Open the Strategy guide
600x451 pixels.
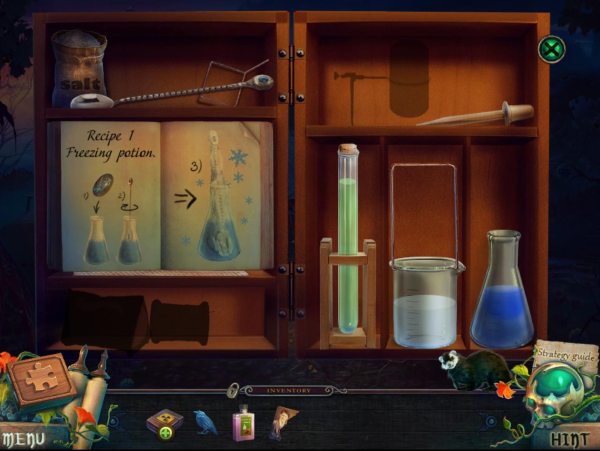(x=565, y=352)
